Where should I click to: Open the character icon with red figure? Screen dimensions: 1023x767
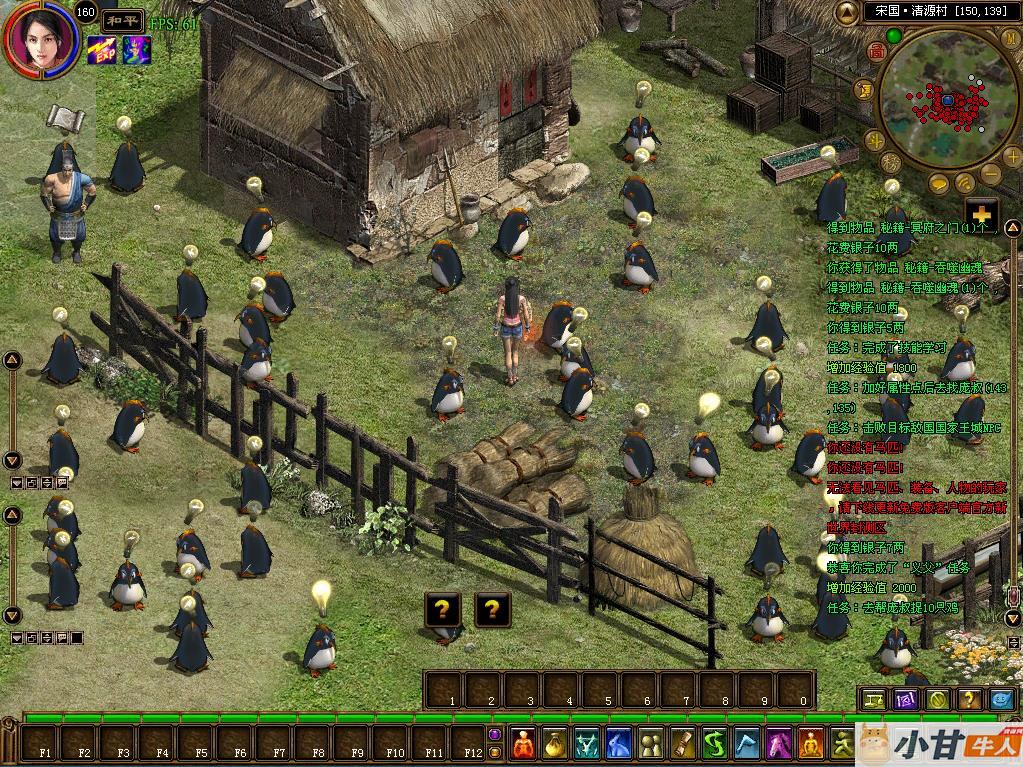point(524,743)
